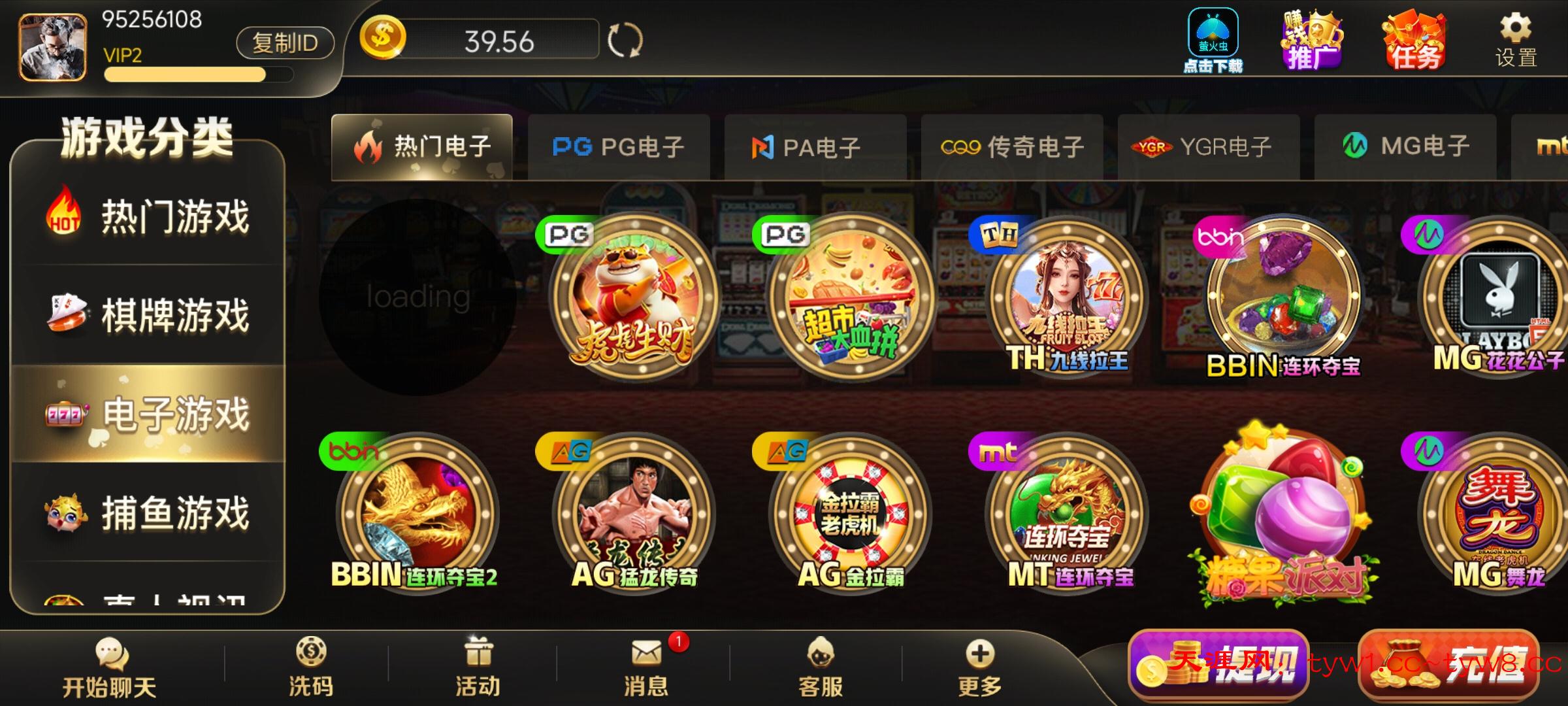Select the 棋牌游戏 category
The image size is (1568, 706).
(149, 315)
